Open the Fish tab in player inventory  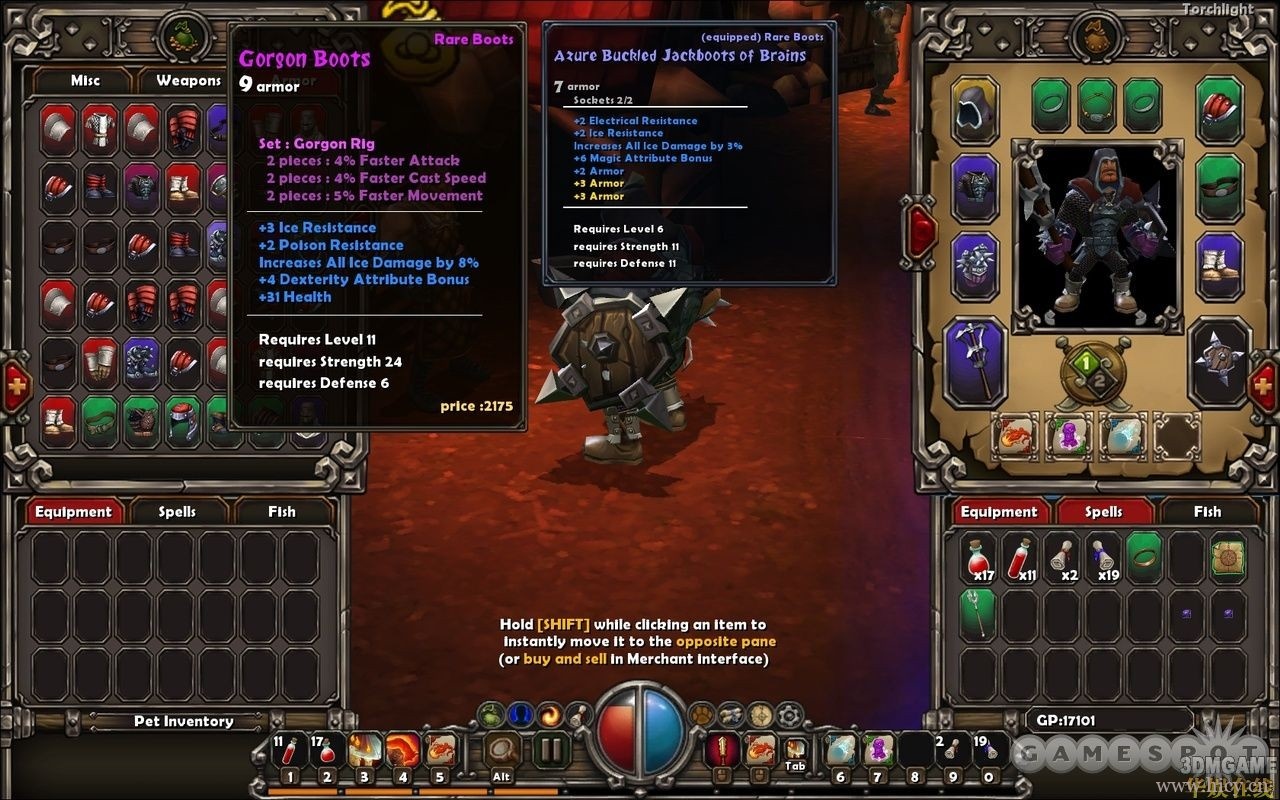pos(1207,512)
